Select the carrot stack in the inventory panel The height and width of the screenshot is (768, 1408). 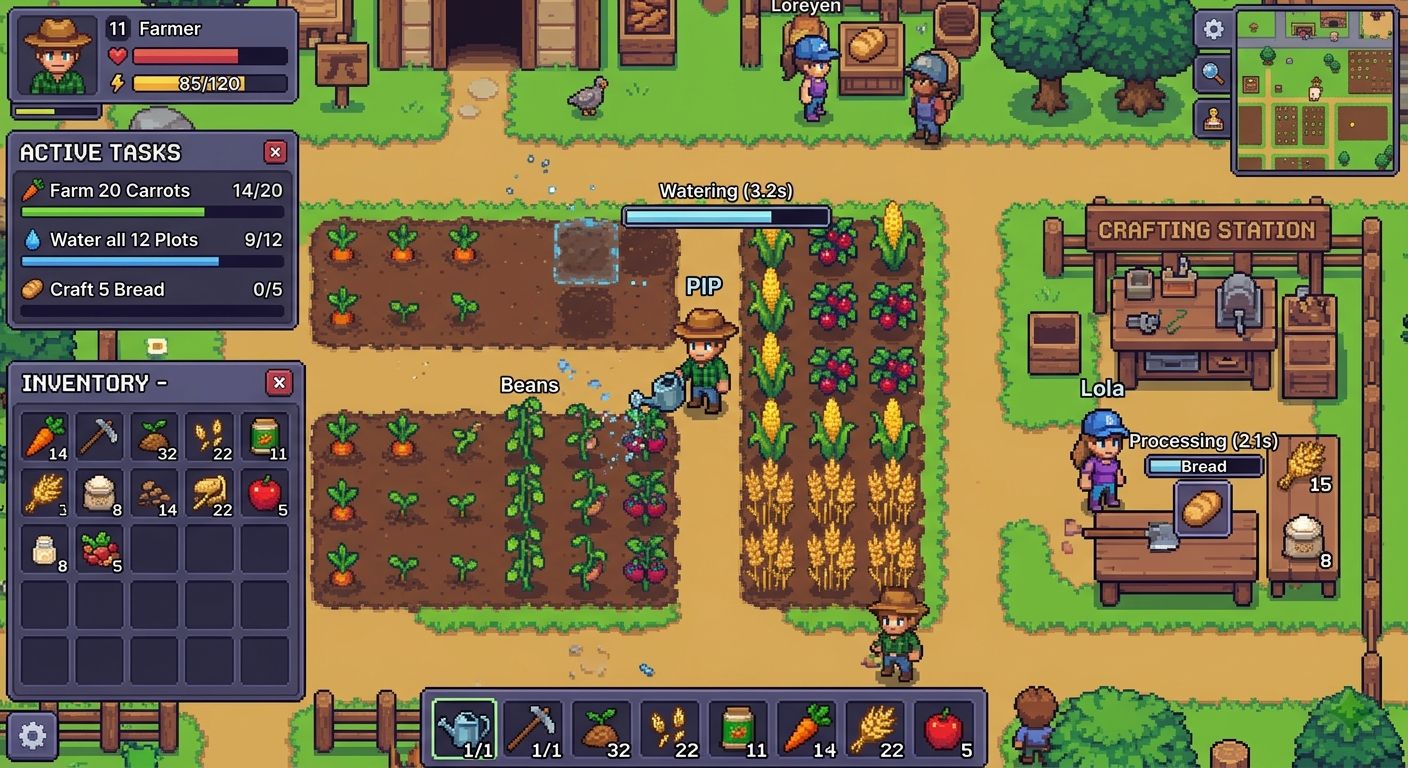coord(45,437)
